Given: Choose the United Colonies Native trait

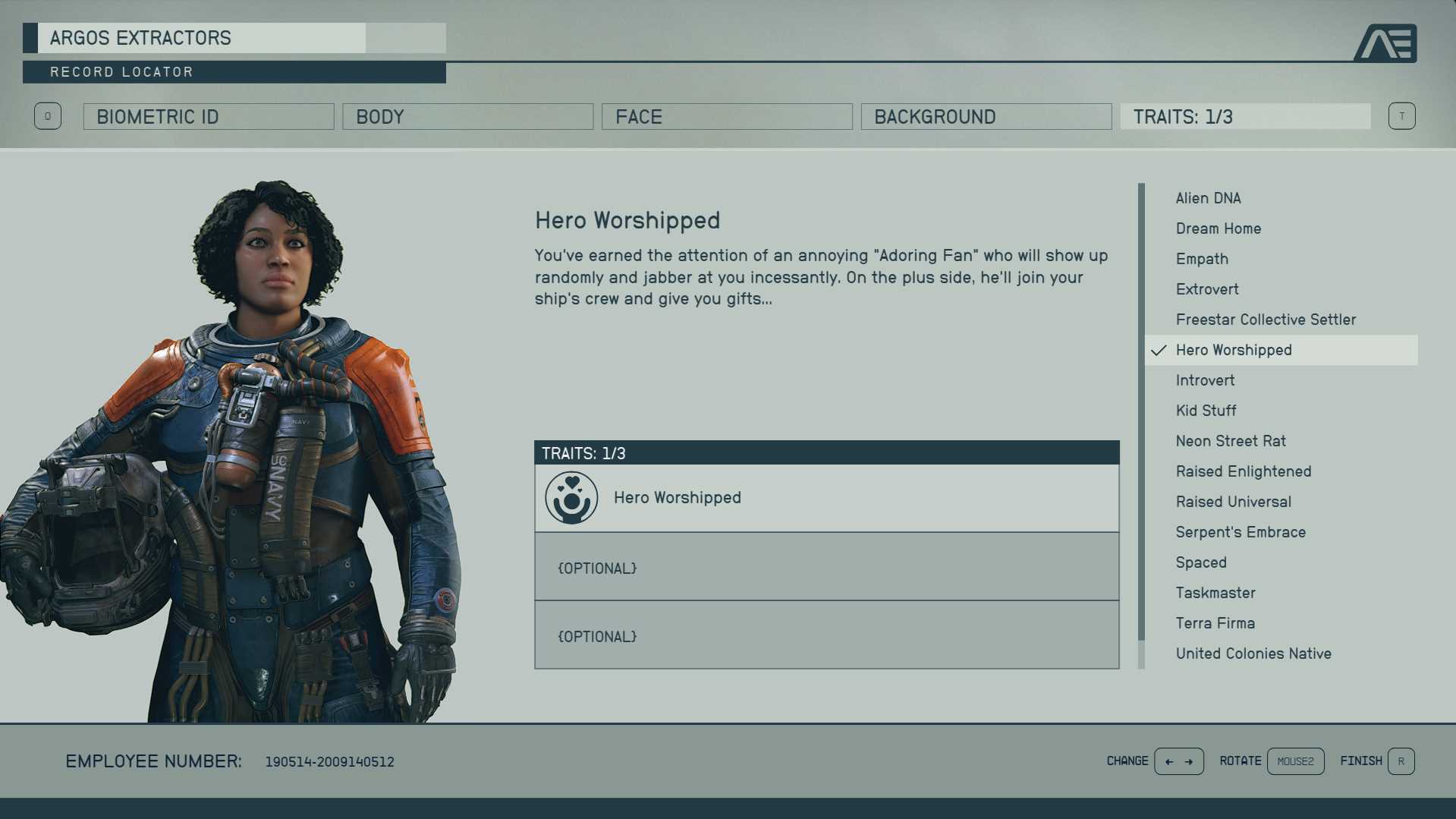Looking at the screenshot, I should click(x=1253, y=654).
